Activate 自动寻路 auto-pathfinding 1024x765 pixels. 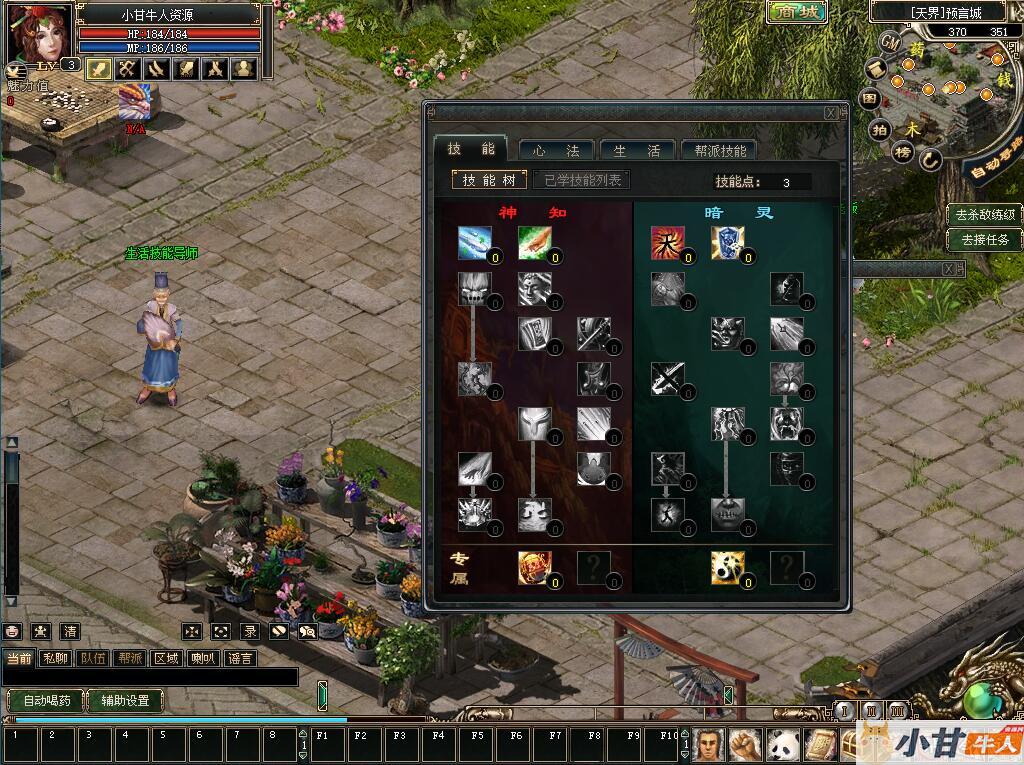(994, 165)
